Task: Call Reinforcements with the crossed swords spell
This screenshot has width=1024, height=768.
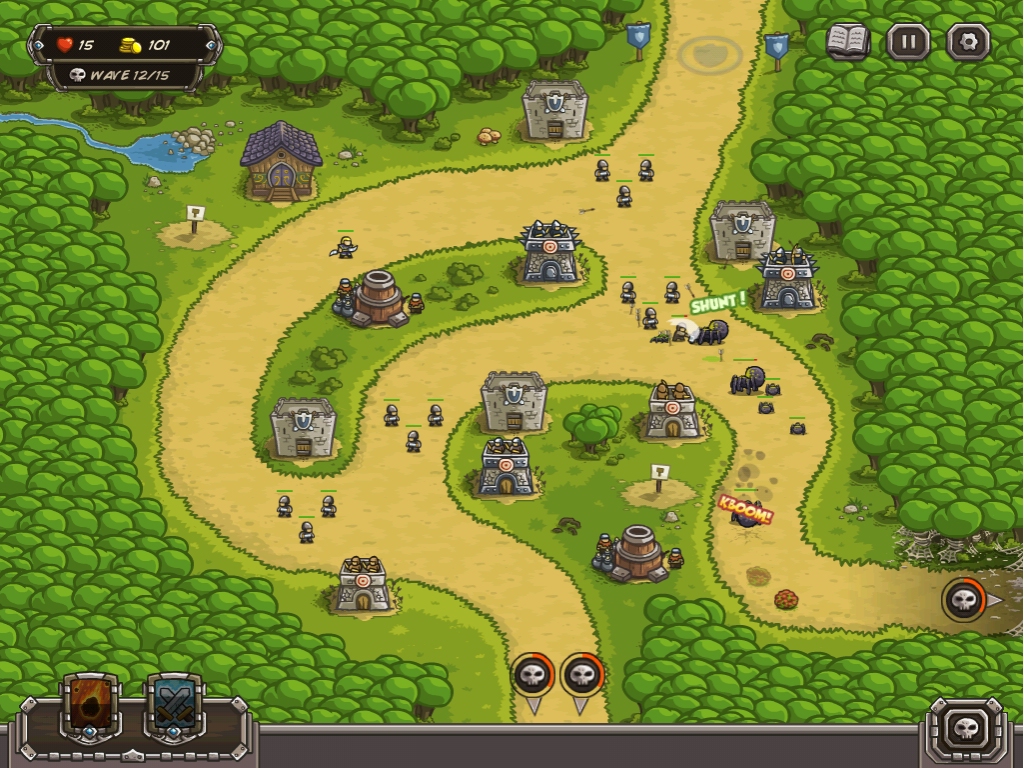Action: click(x=175, y=705)
